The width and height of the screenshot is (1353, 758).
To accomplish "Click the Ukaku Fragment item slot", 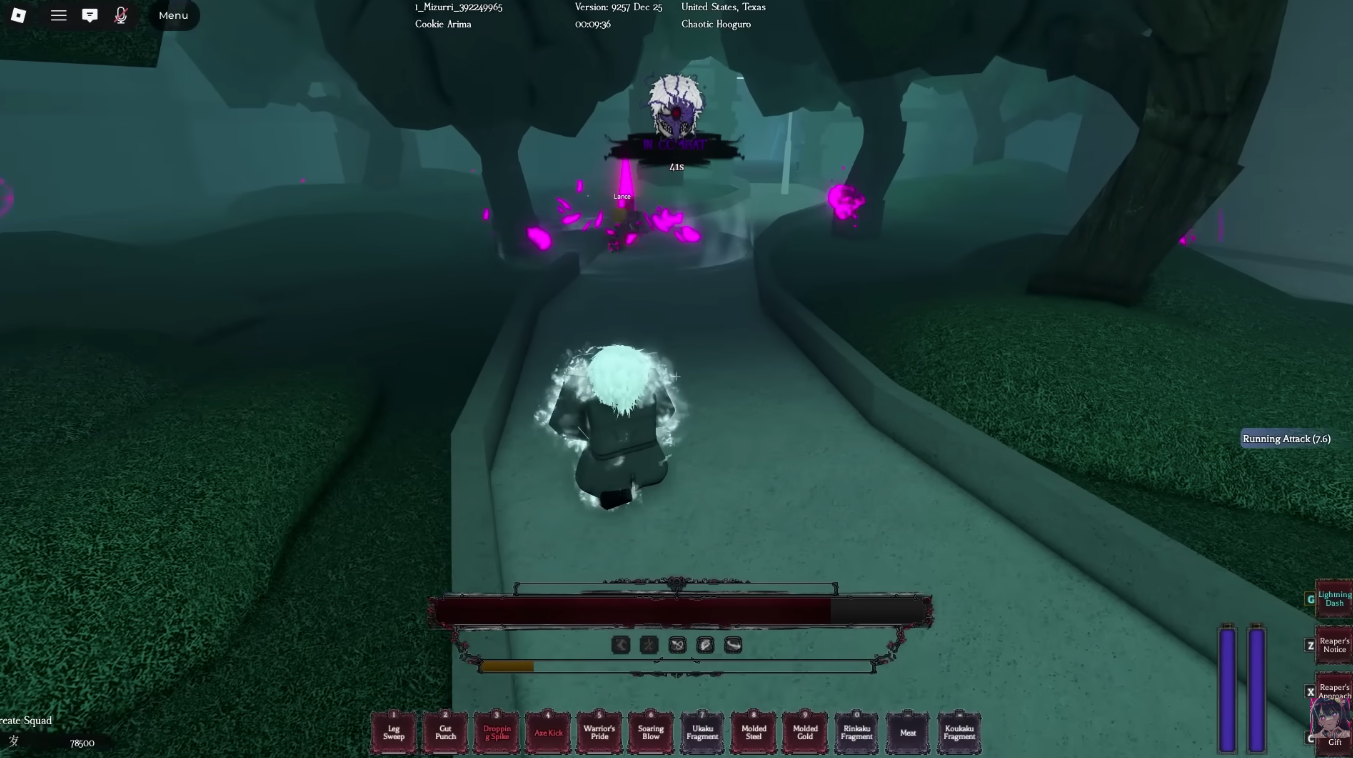I will pyautogui.click(x=702, y=732).
